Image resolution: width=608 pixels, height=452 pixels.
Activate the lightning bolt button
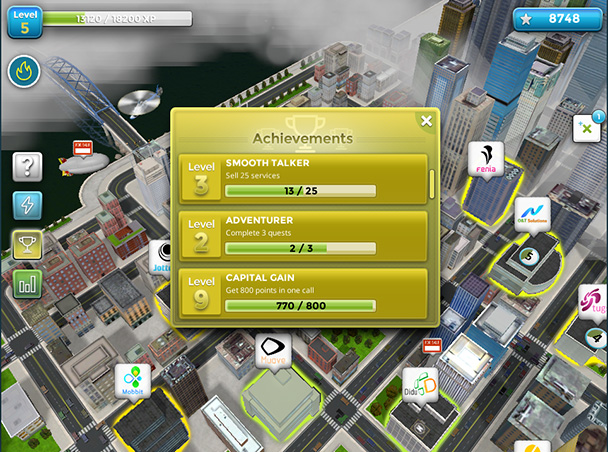click(x=27, y=205)
